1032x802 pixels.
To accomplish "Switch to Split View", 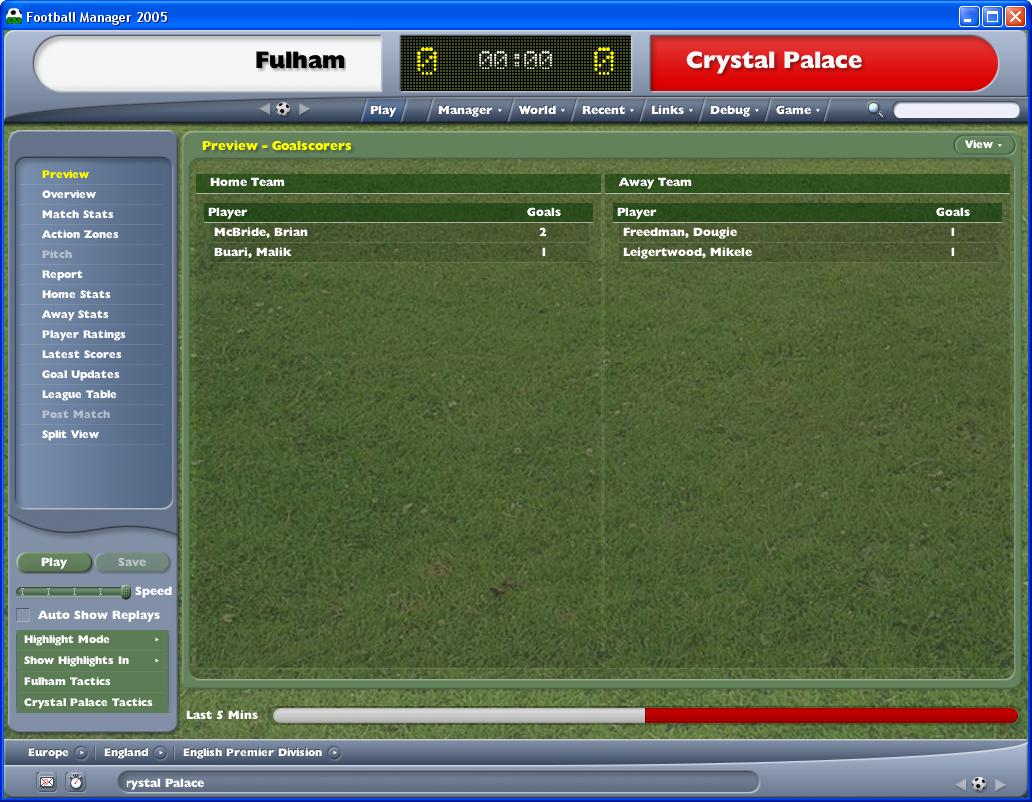I will [70, 434].
